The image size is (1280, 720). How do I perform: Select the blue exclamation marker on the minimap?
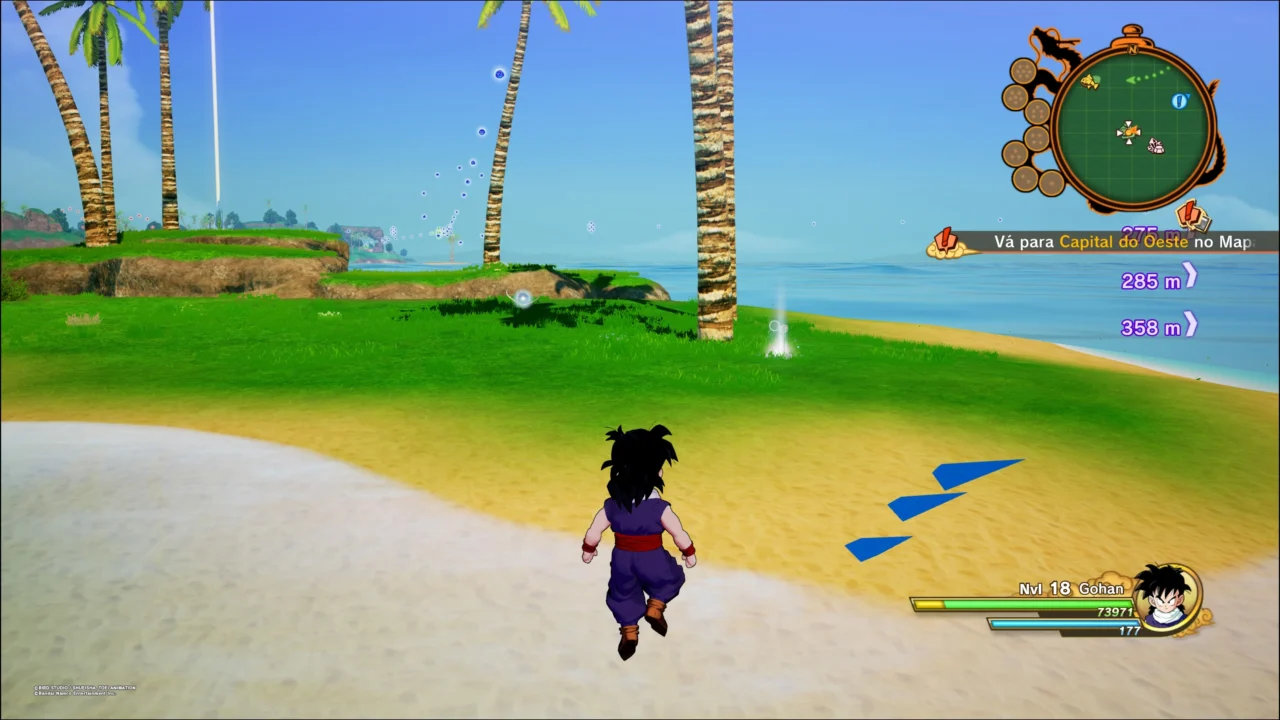pos(1178,101)
